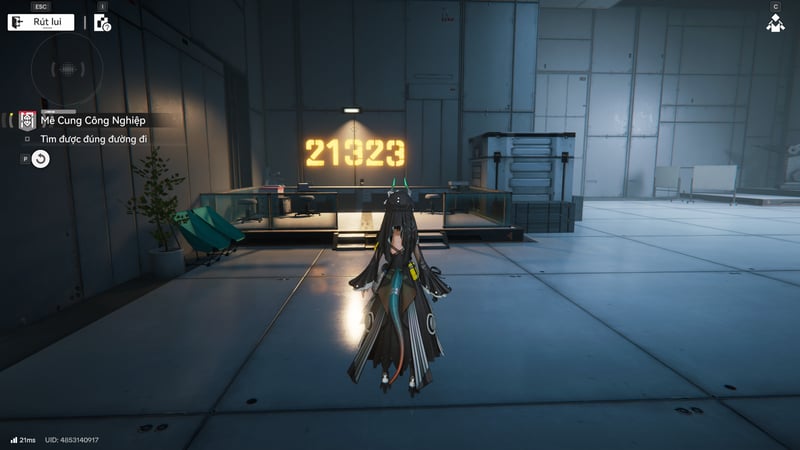The image size is (800, 450).
Task: Click the circular arrow reset button
Action: [x=40, y=159]
